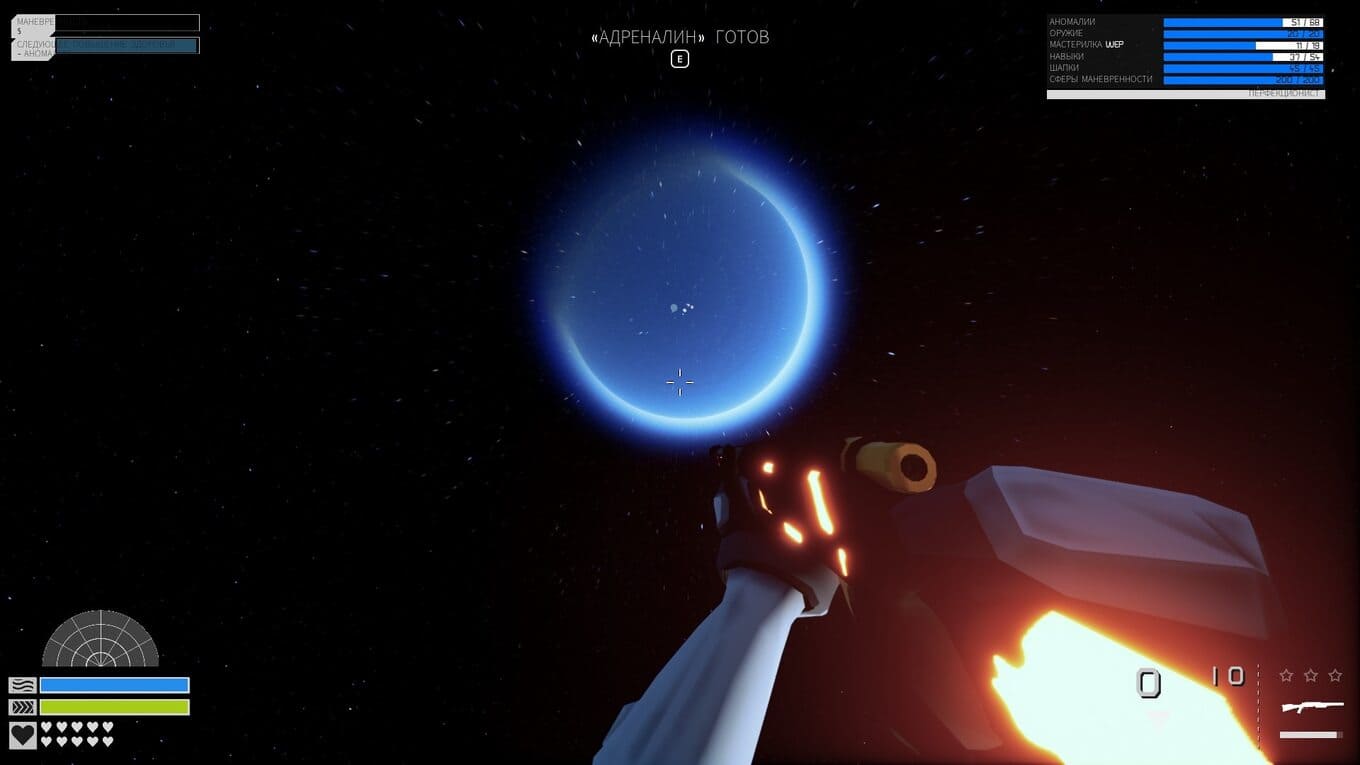
Task: Select the Мастерилка progress row
Action: tap(1185, 45)
